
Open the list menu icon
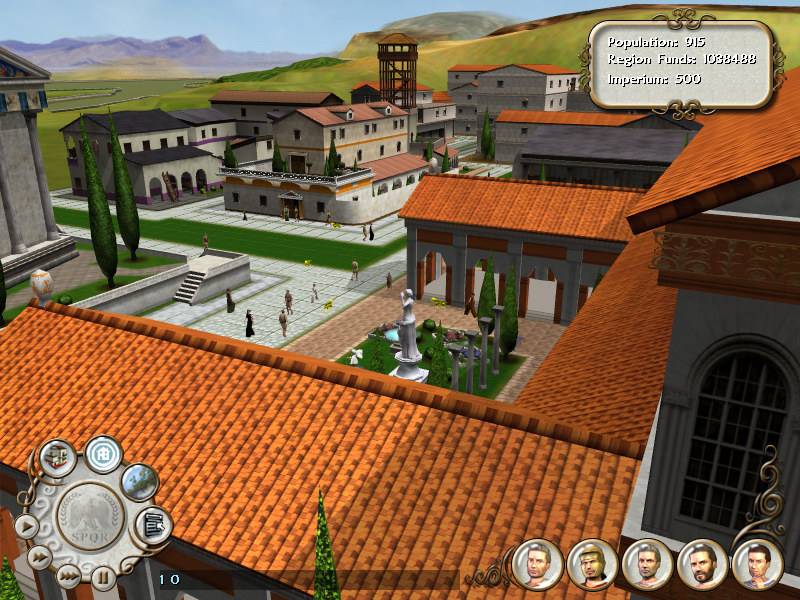[x=153, y=524]
